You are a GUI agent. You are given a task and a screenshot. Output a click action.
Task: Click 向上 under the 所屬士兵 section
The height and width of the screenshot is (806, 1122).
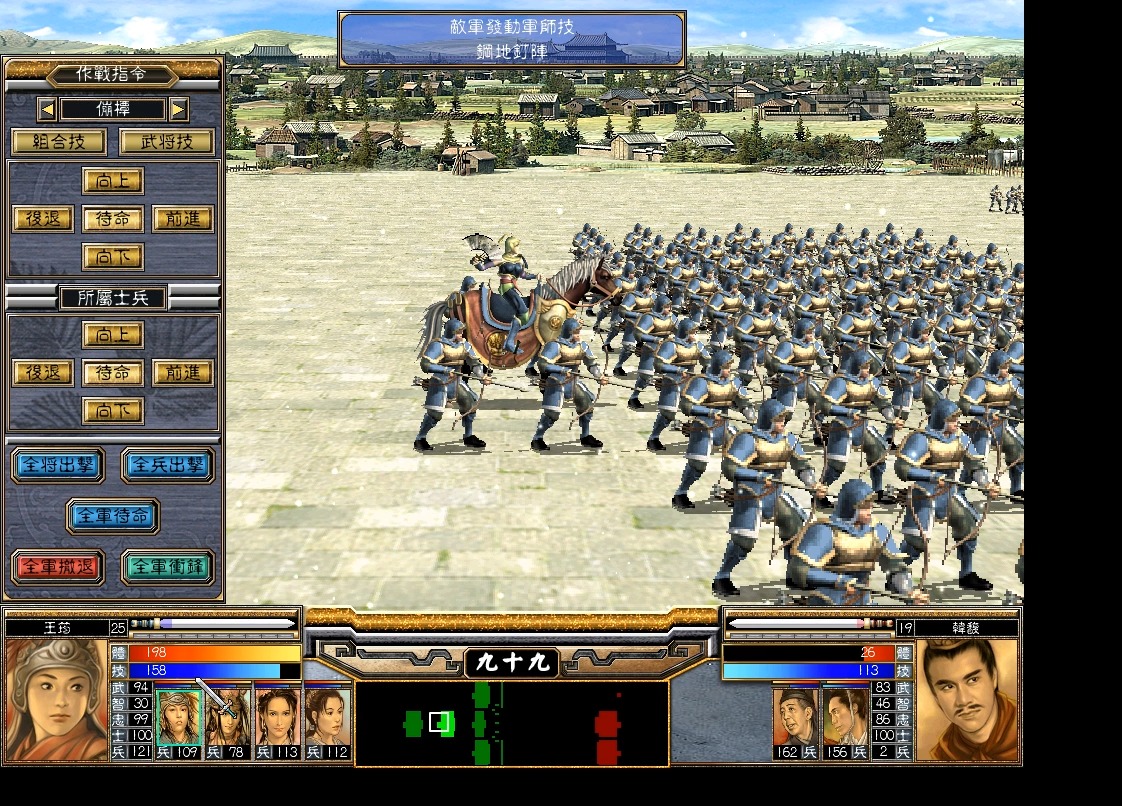coord(113,335)
